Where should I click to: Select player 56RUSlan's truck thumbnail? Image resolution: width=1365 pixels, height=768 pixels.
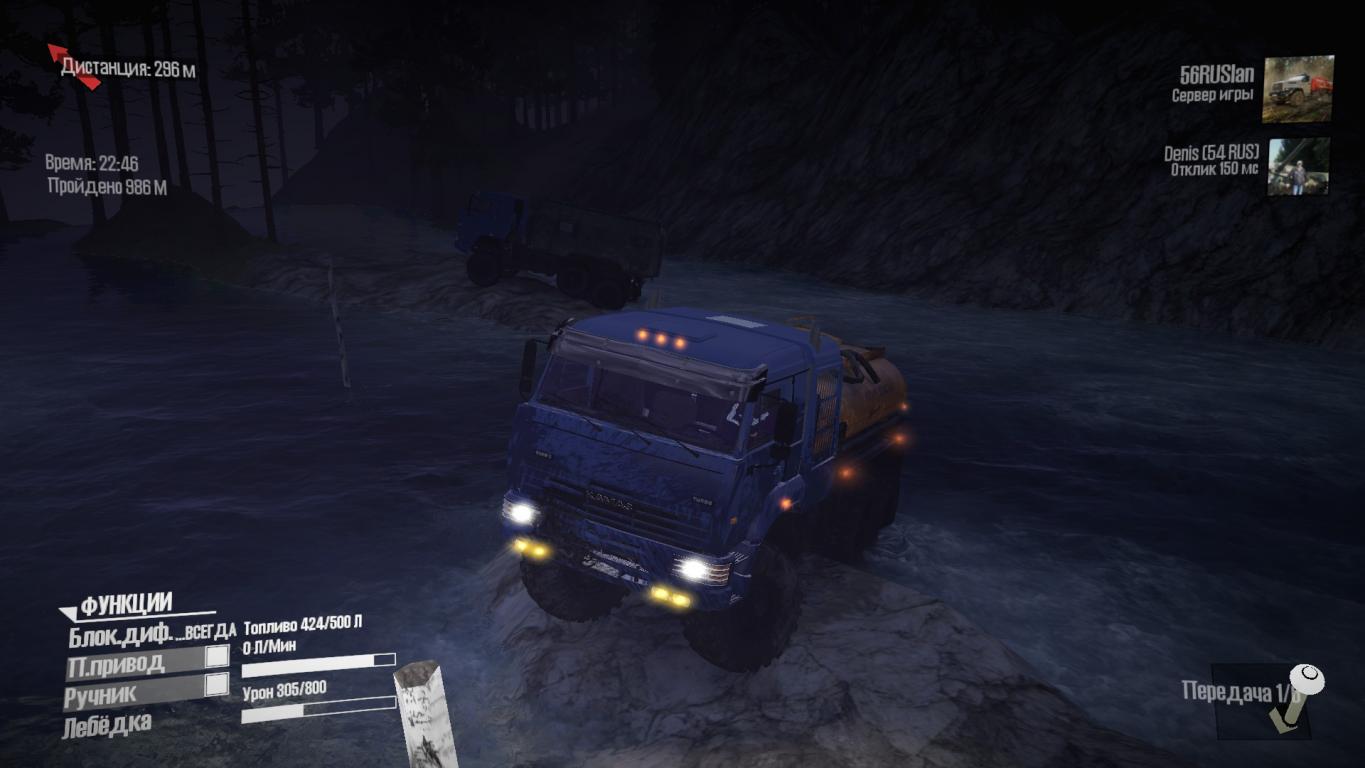(x=1297, y=89)
